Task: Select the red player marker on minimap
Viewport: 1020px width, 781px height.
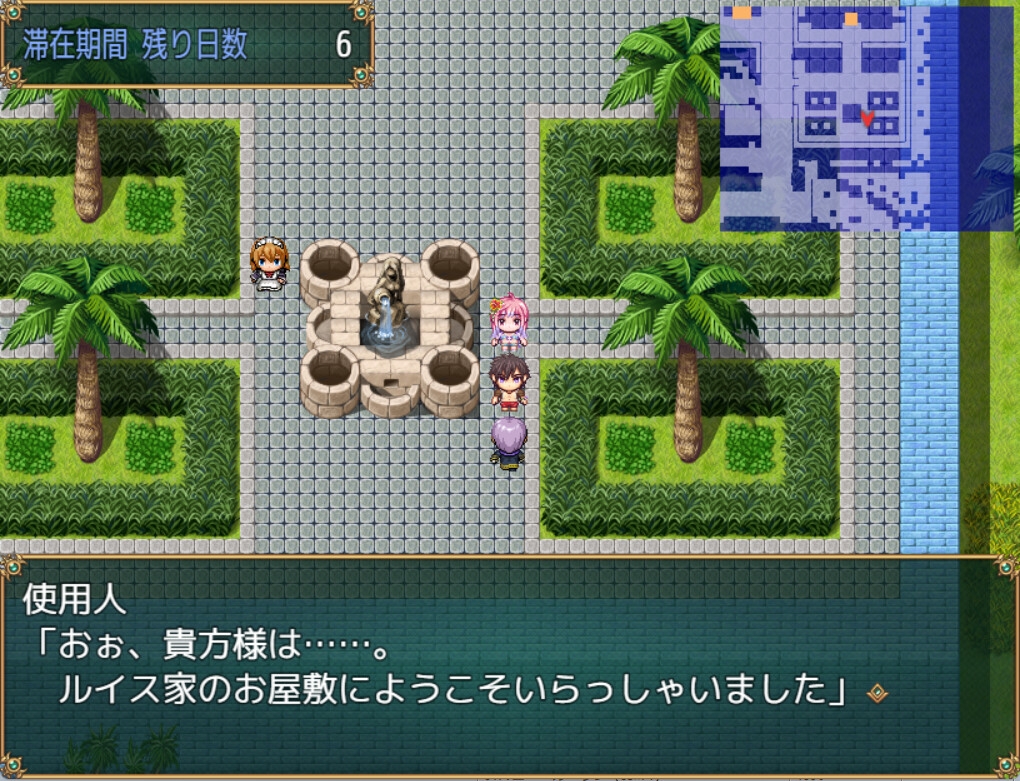Action: click(868, 120)
